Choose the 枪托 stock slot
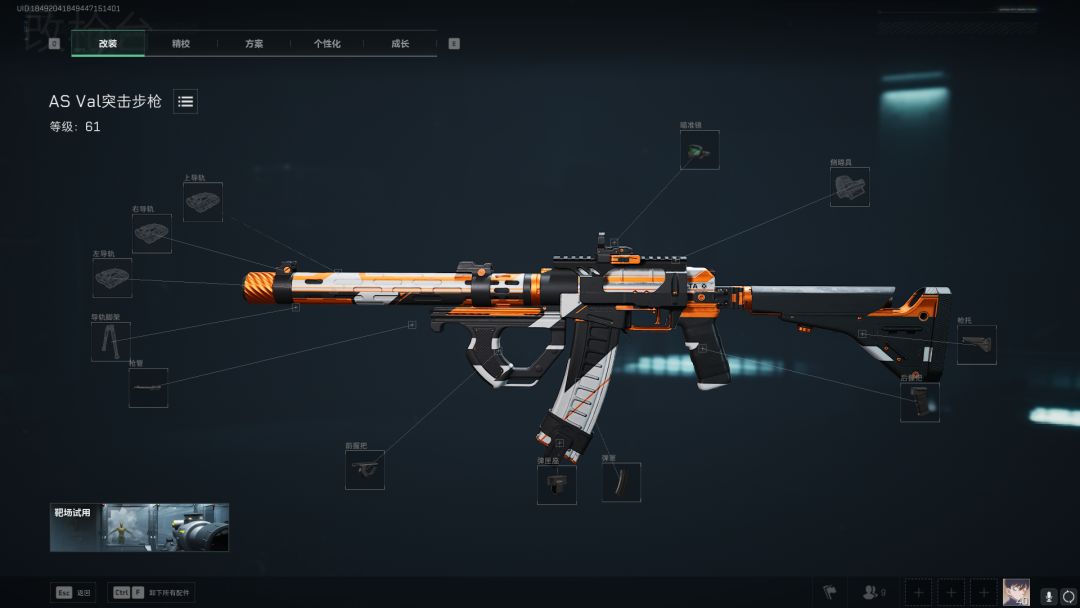This screenshot has height=608, width=1080. (x=977, y=345)
